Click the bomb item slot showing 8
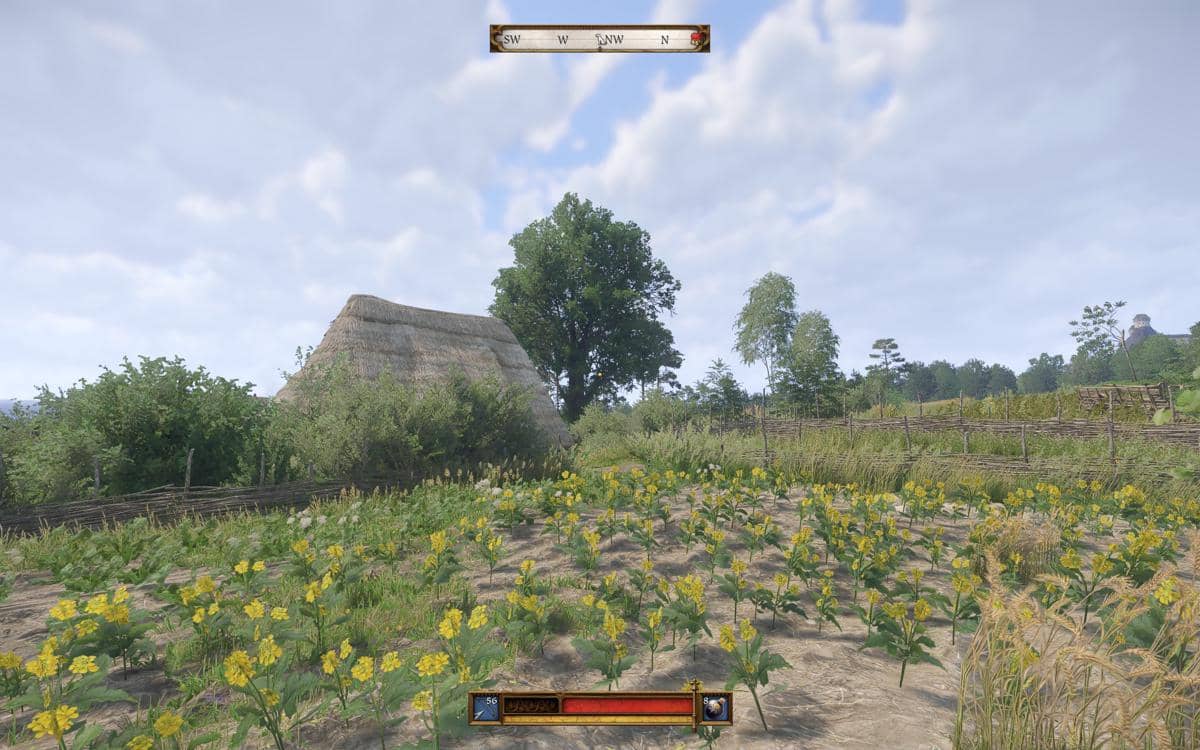This screenshot has width=1200, height=750. 716,707
